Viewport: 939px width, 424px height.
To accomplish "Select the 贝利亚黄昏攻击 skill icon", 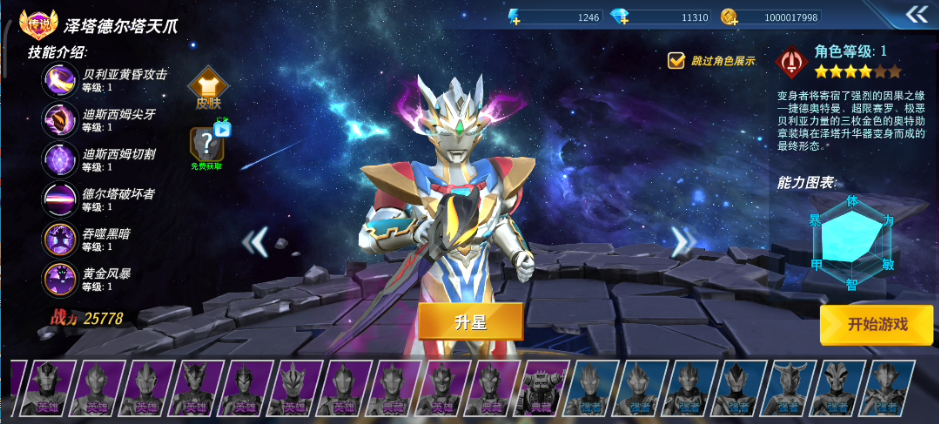I will tap(59, 80).
